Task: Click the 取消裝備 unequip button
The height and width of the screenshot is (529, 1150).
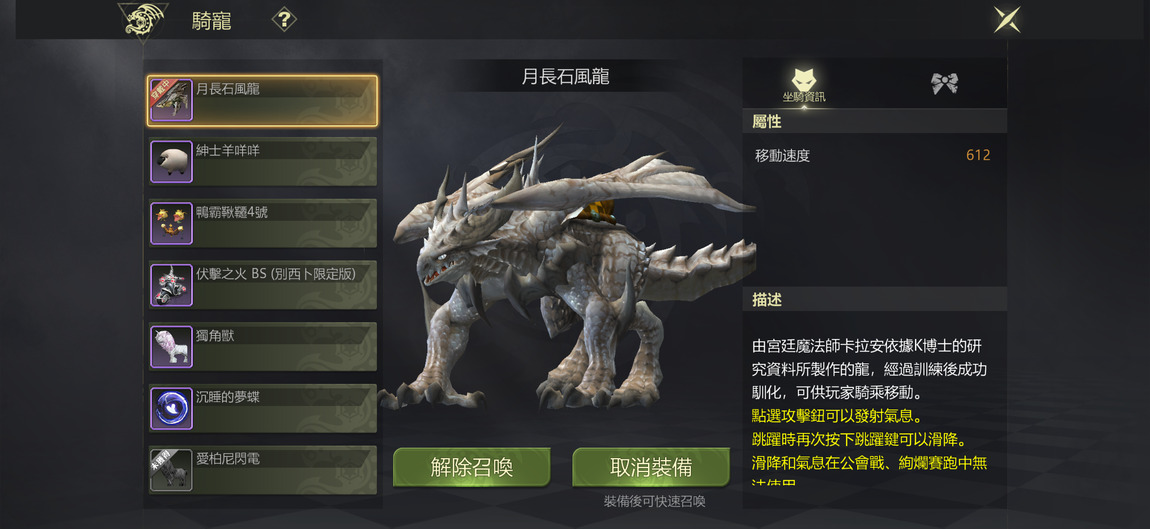Action: coord(651,468)
